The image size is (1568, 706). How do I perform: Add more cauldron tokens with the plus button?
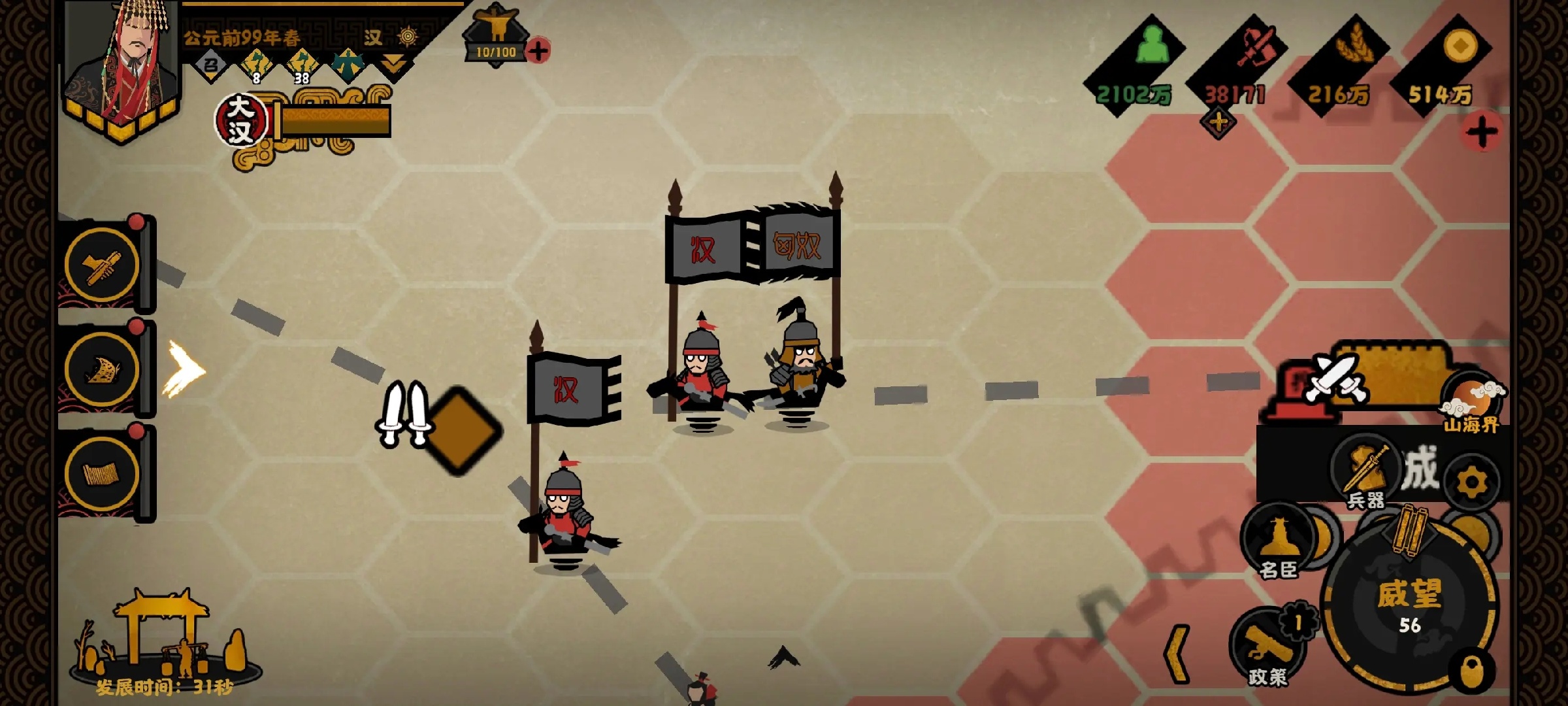click(x=538, y=50)
